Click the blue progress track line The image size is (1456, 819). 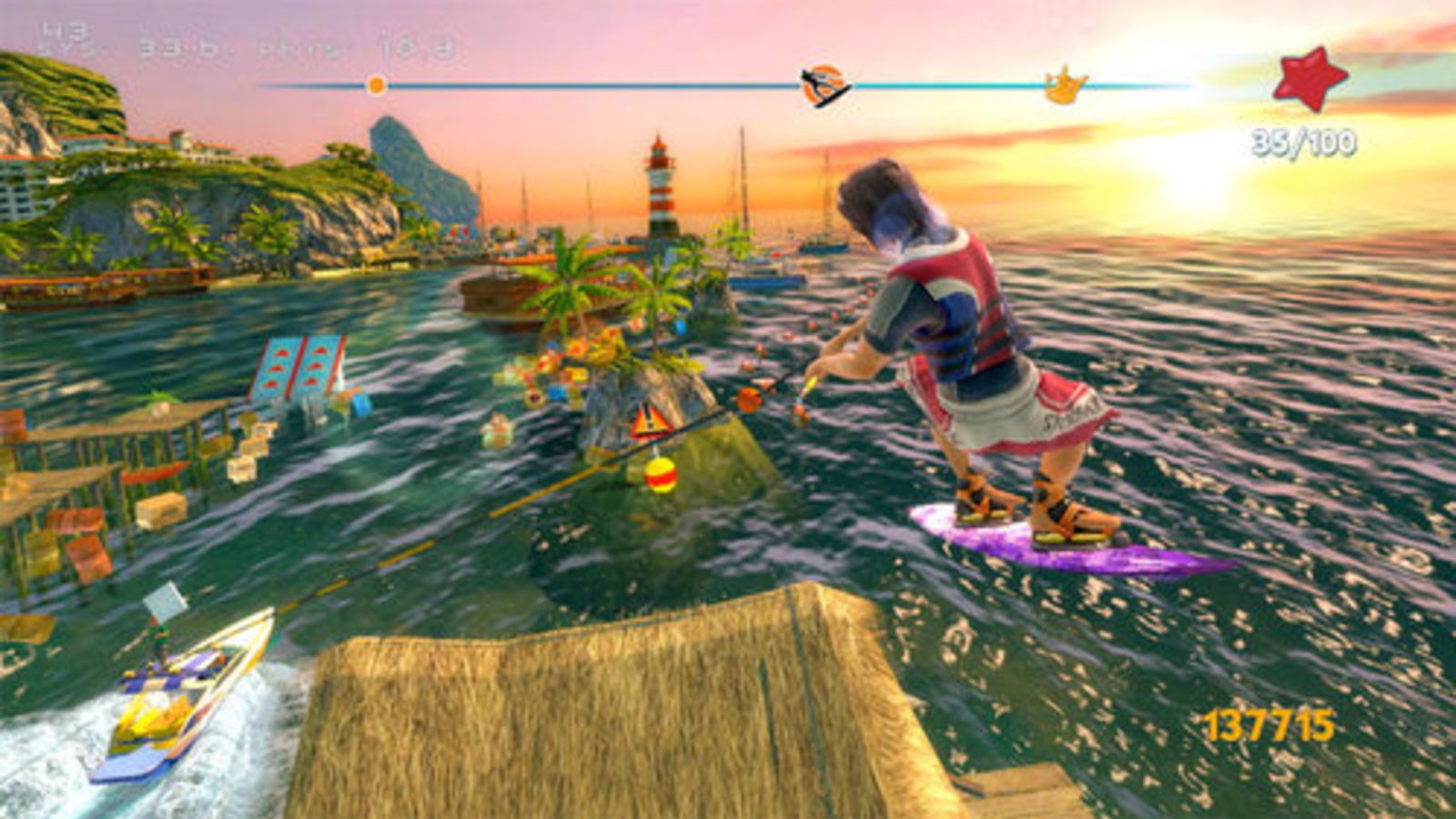pos(546,86)
